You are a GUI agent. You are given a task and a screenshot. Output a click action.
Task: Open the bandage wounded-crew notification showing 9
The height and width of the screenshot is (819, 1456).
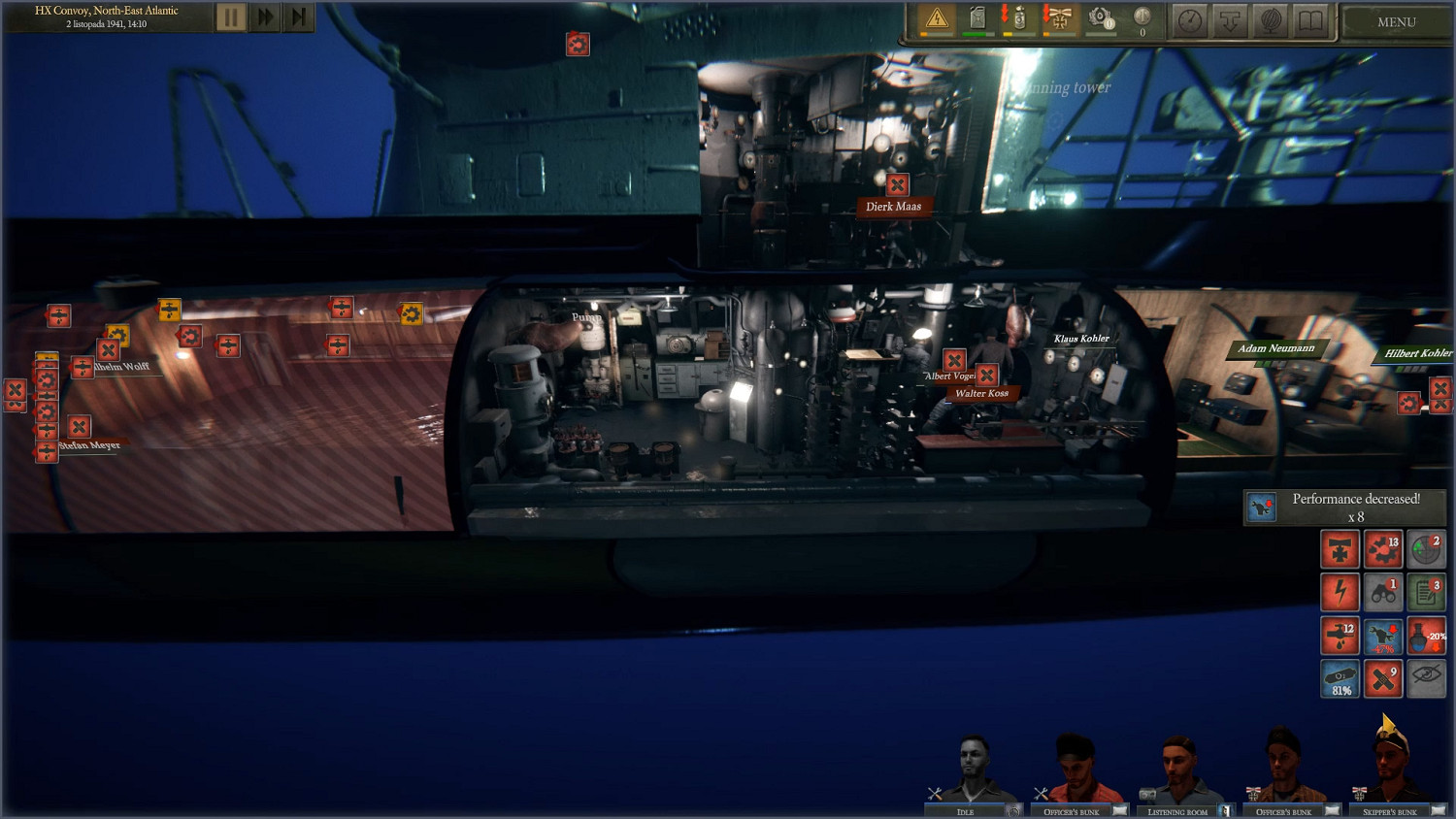click(x=1382, y=678)
